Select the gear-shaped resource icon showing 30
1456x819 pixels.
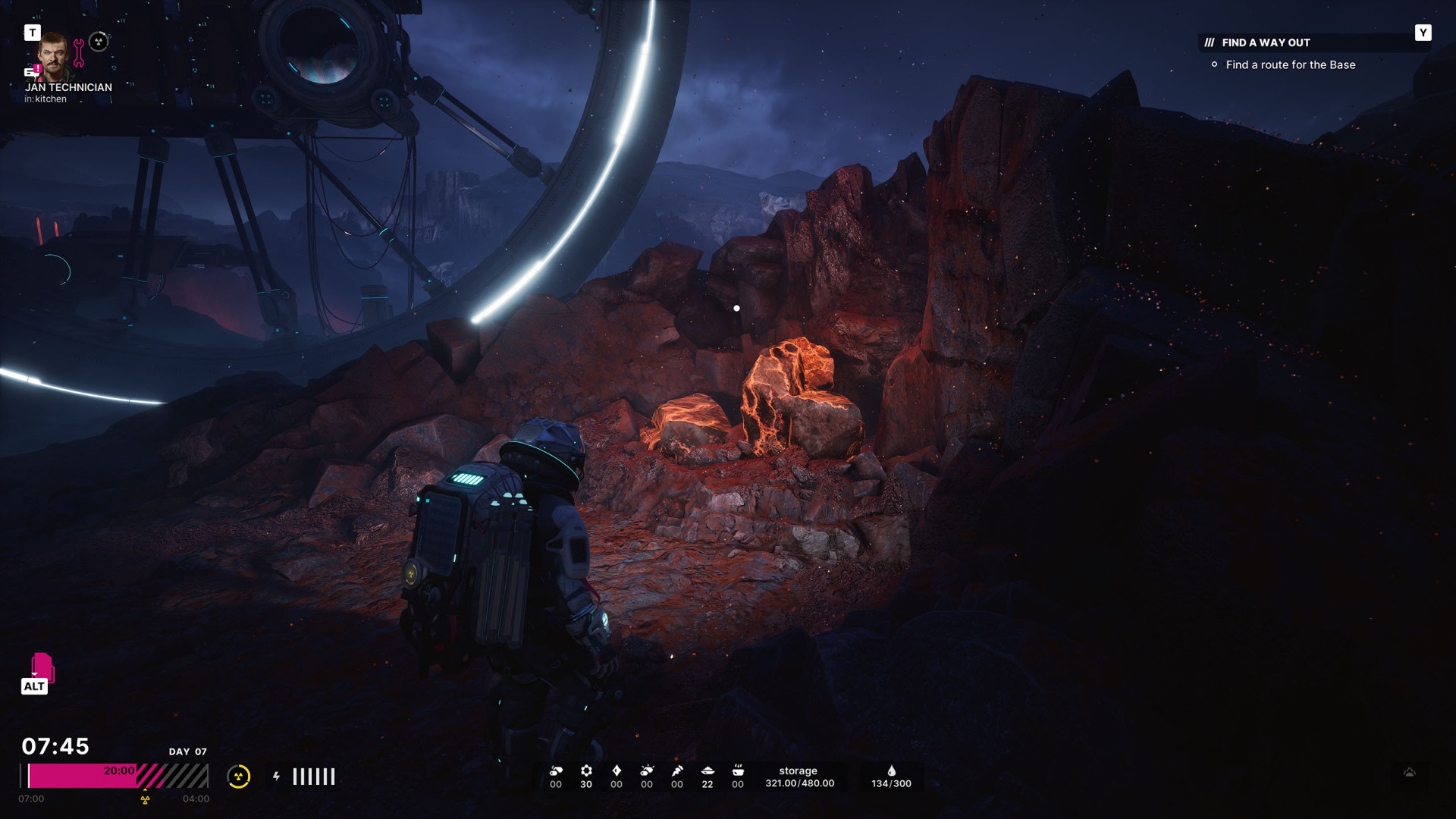pos(586,771)
